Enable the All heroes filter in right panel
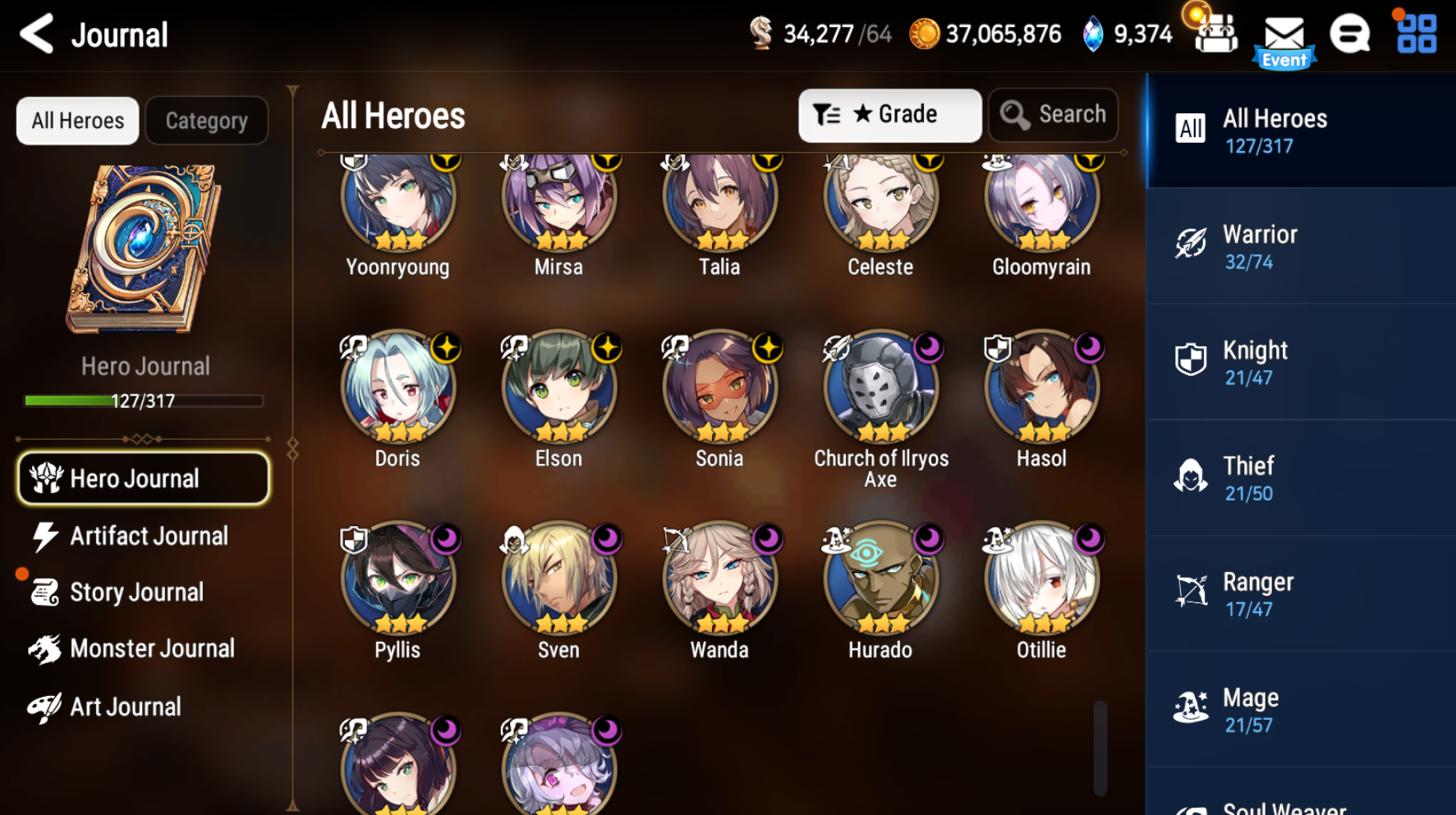This screenshot has width=1456, height=815. (1191, 128)
